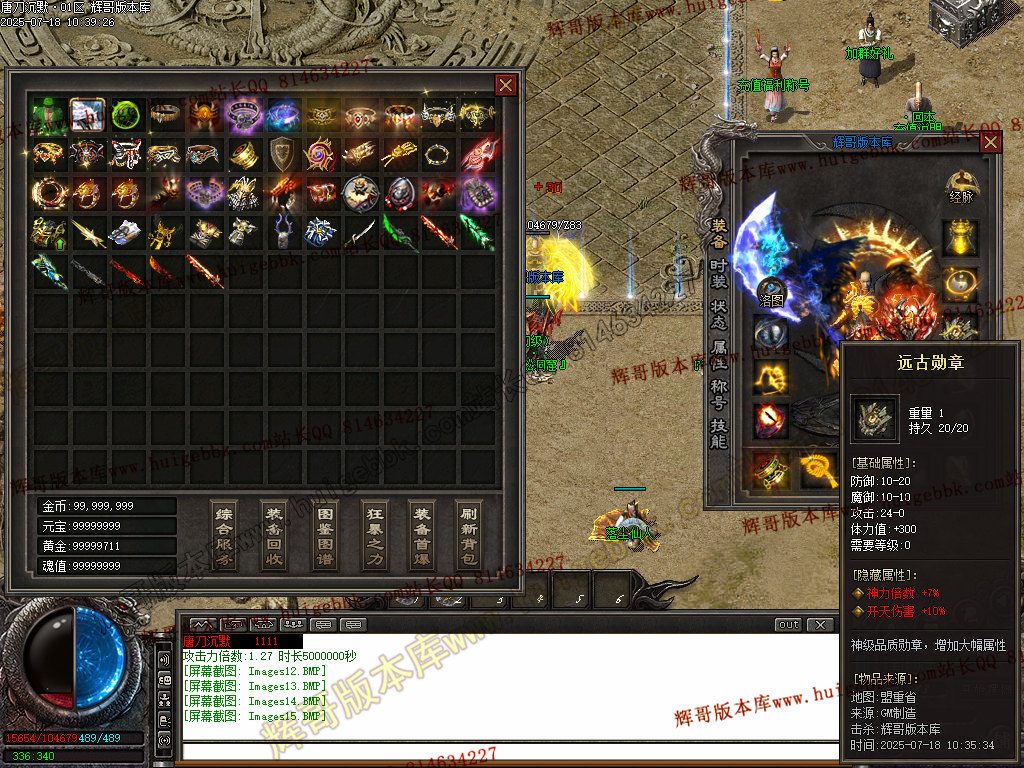
Task: Select the green-hat character item in bag
Action: click(x=49, y=115)
